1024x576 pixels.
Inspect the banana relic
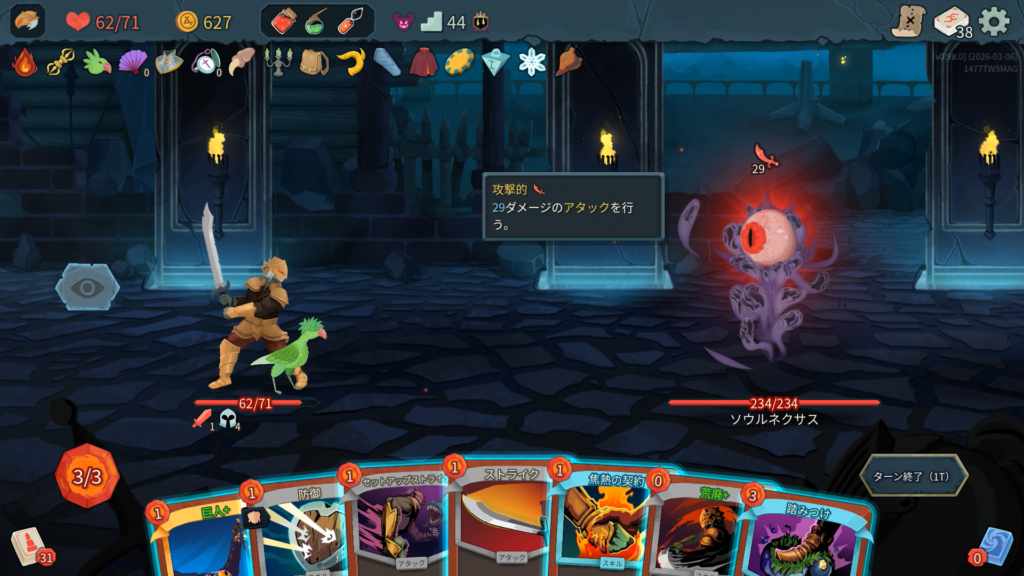click(349, 62)
